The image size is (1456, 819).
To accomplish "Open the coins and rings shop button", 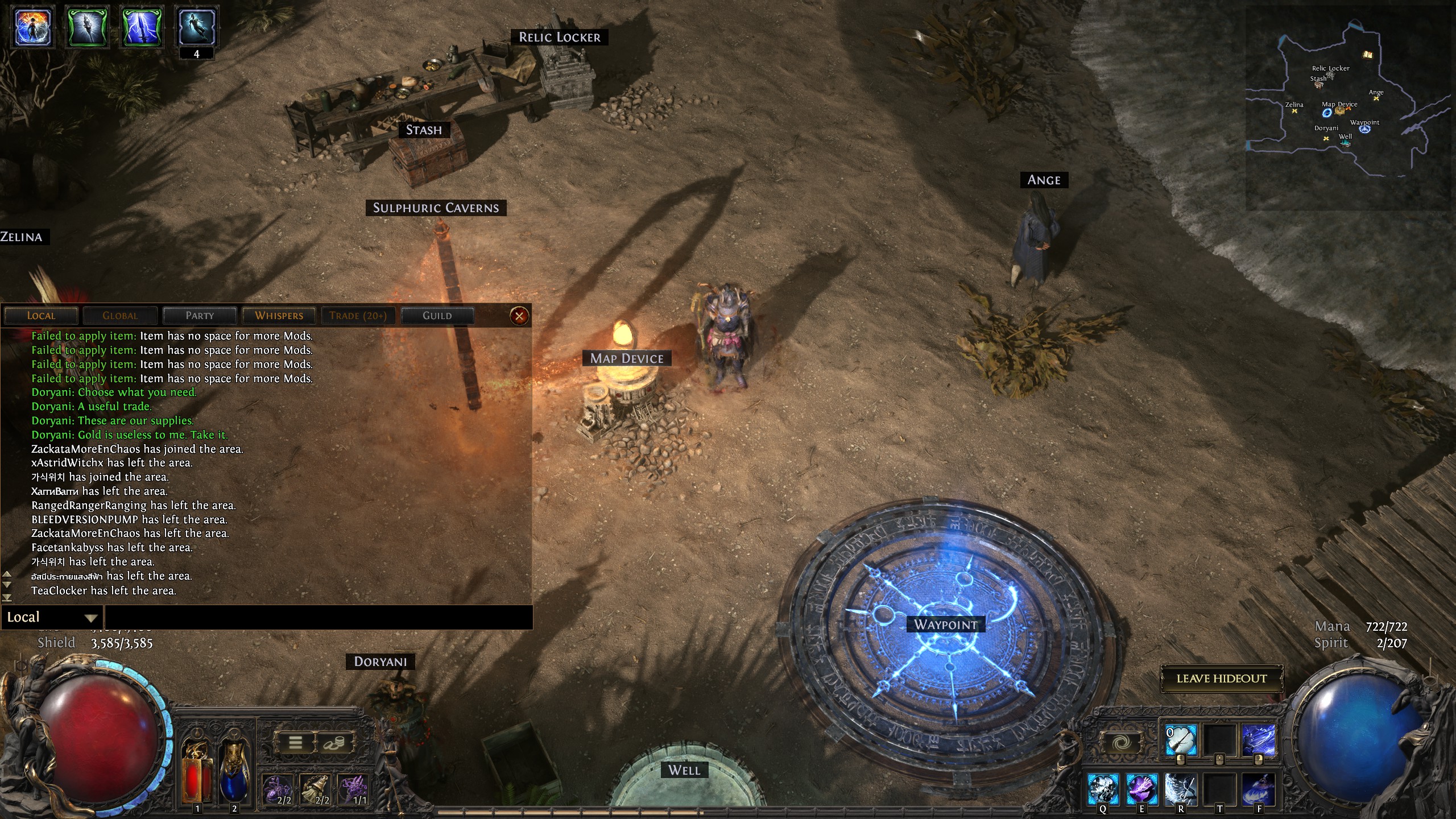I will point(334,743).
